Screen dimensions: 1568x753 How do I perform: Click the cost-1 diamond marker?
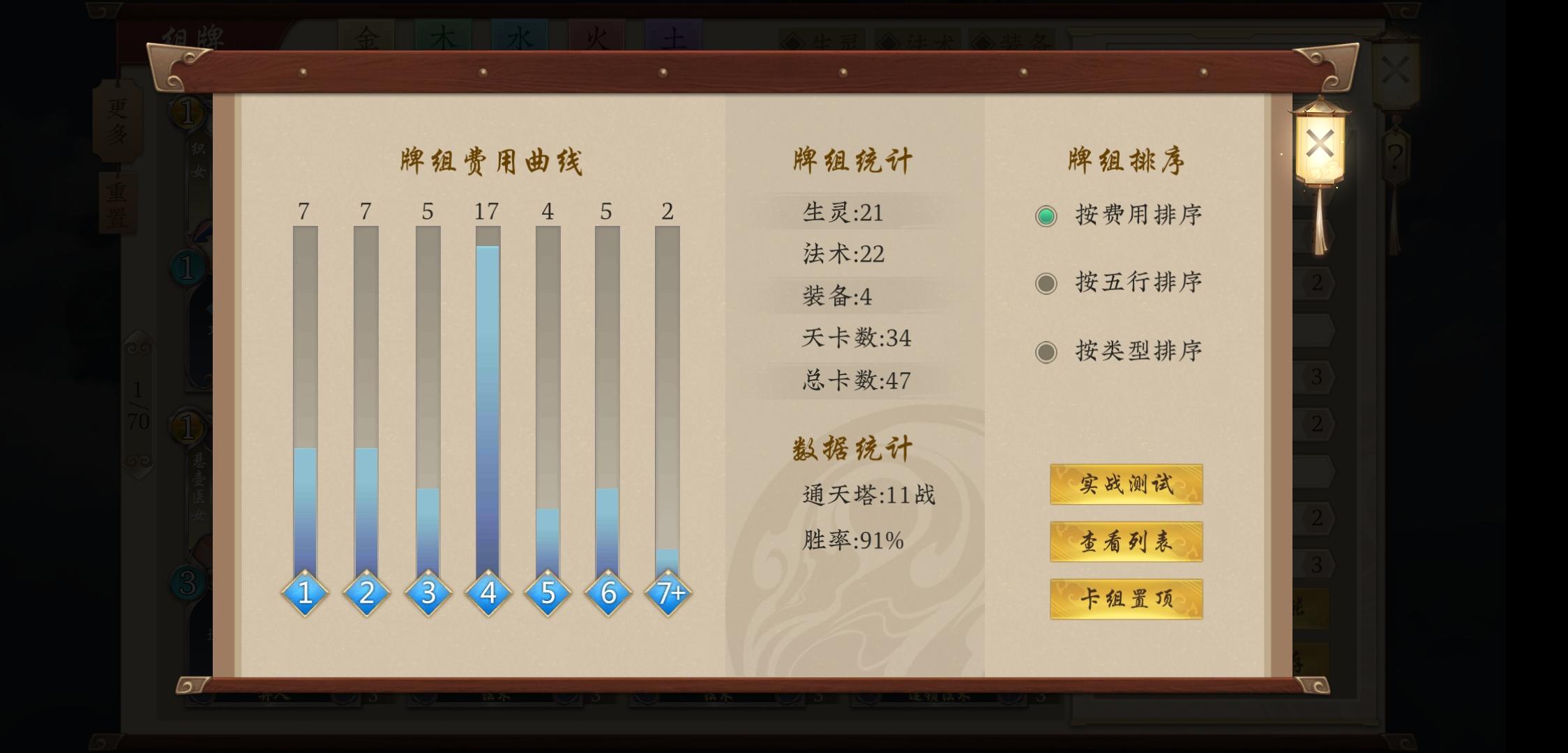(x=304, y=592)
